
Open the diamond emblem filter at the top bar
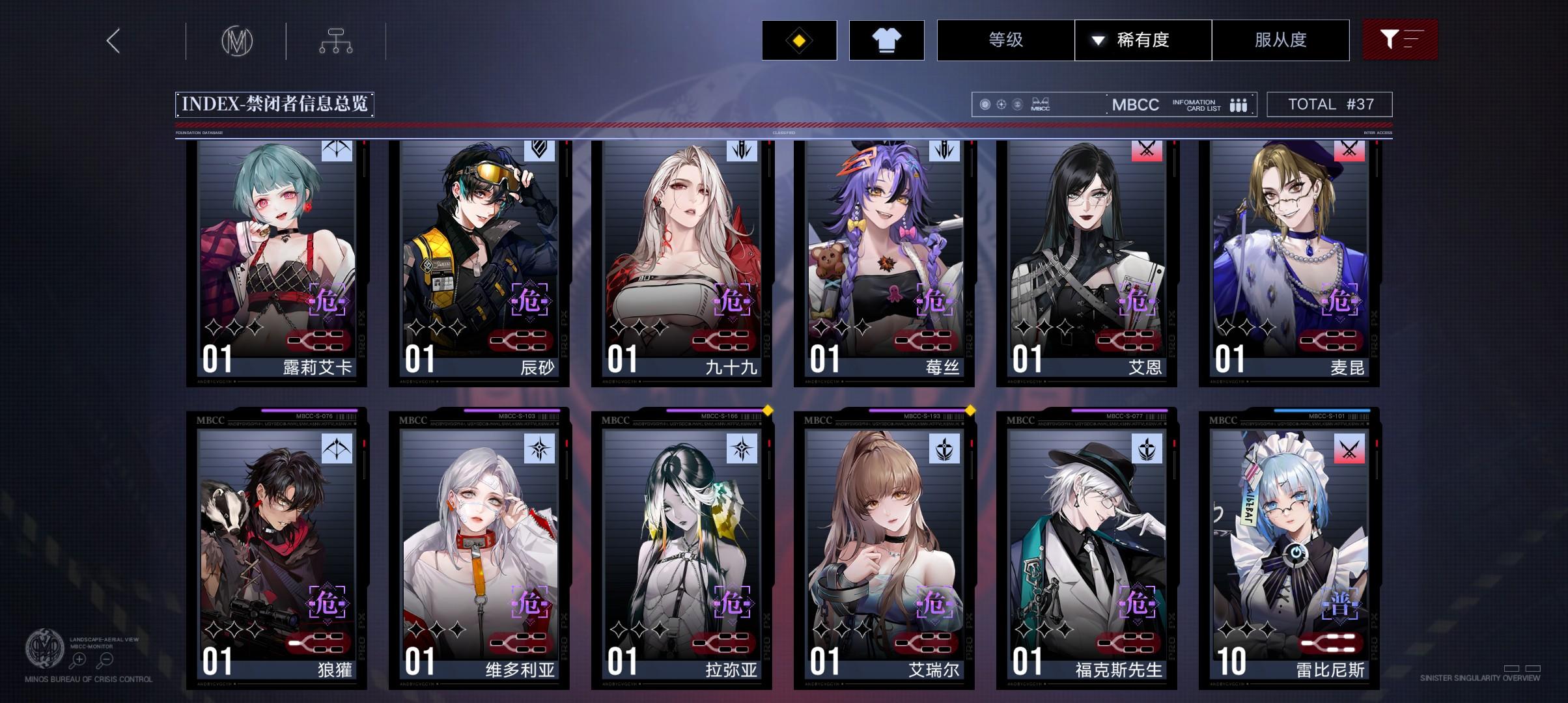[799, 40]
